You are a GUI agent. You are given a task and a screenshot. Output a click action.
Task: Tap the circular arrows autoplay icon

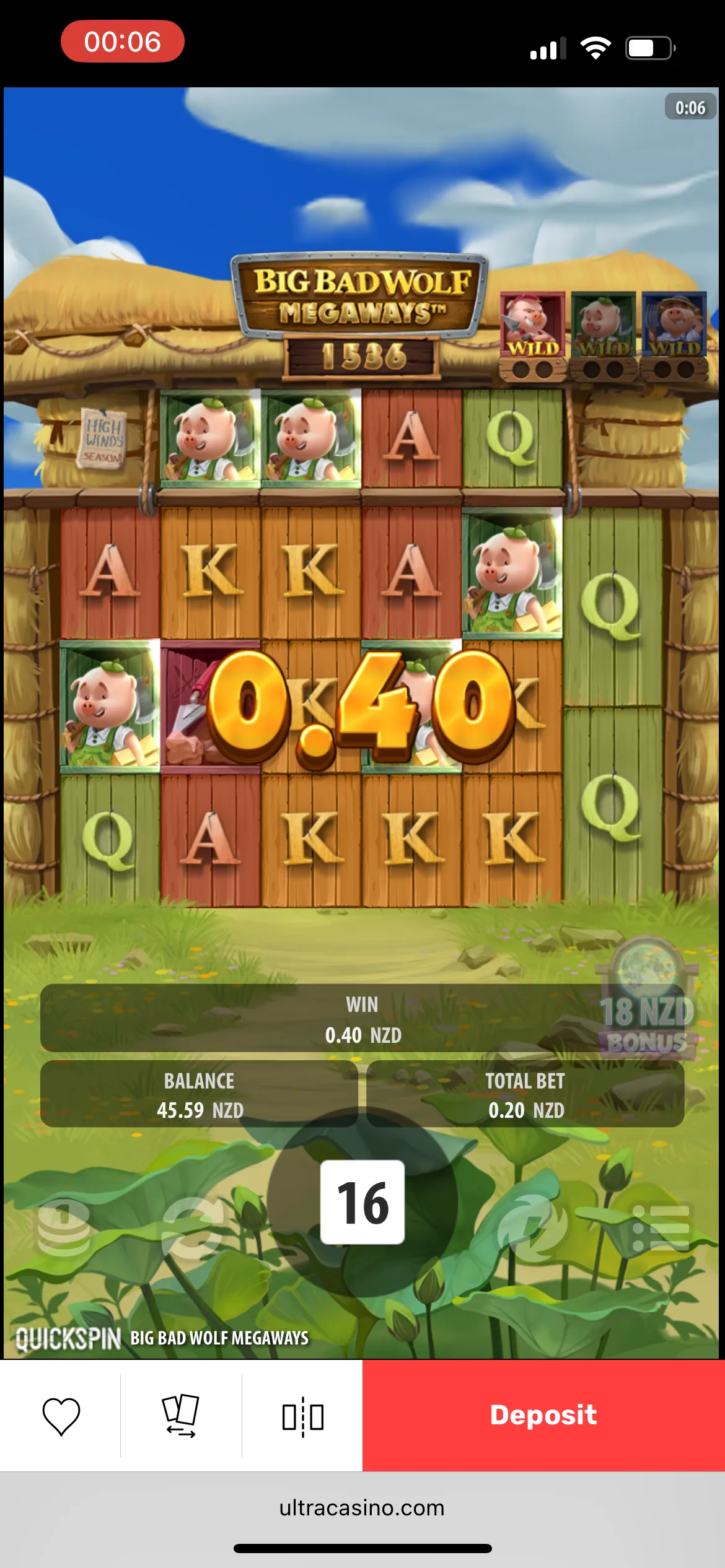coord(193,1228)
